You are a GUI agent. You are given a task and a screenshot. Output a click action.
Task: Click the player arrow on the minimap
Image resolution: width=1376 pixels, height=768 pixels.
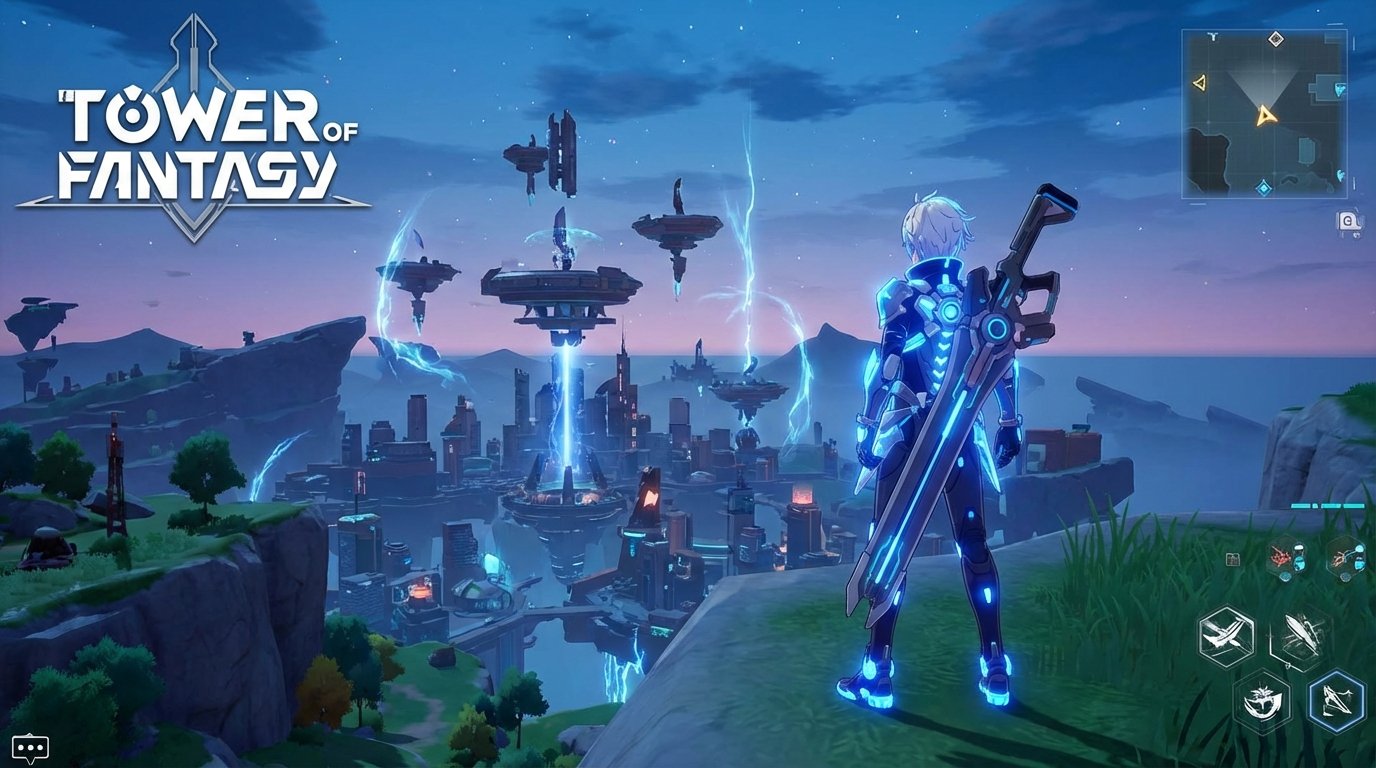click(x=1266, y=115)
